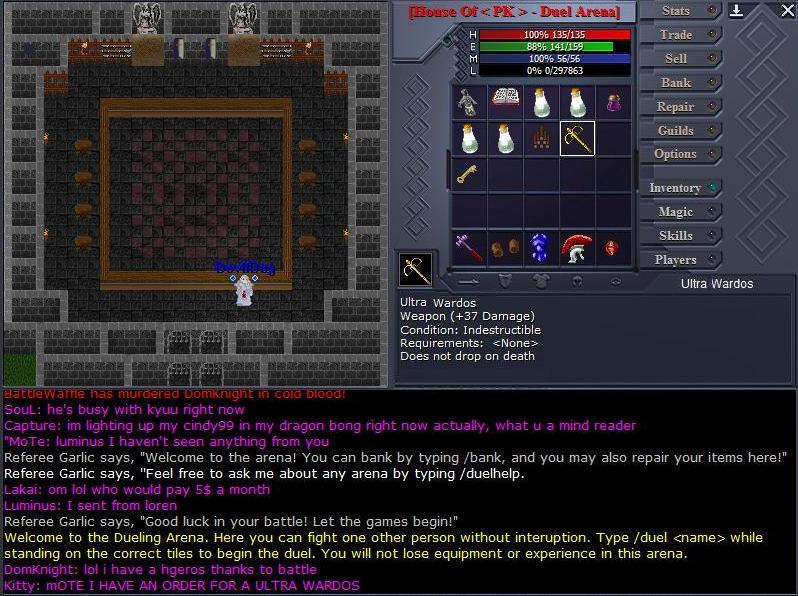
Task: Switch to the Skills tab
Action: tap(677, 236)
